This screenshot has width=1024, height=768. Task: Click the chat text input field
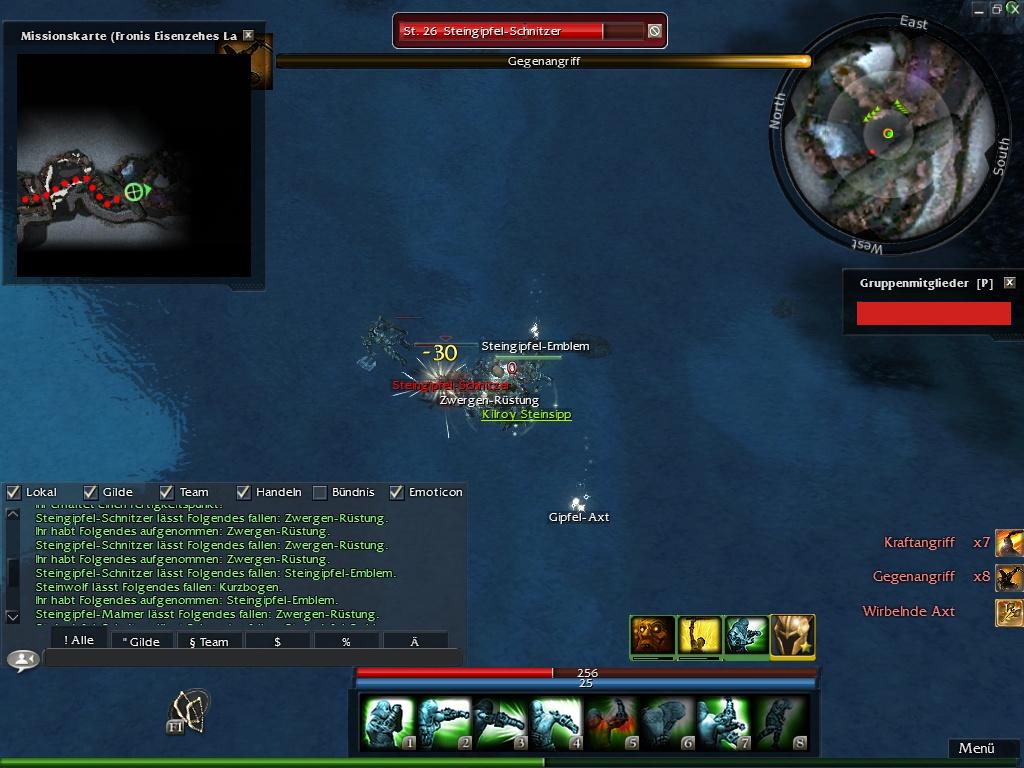click(x=250, y=659)
